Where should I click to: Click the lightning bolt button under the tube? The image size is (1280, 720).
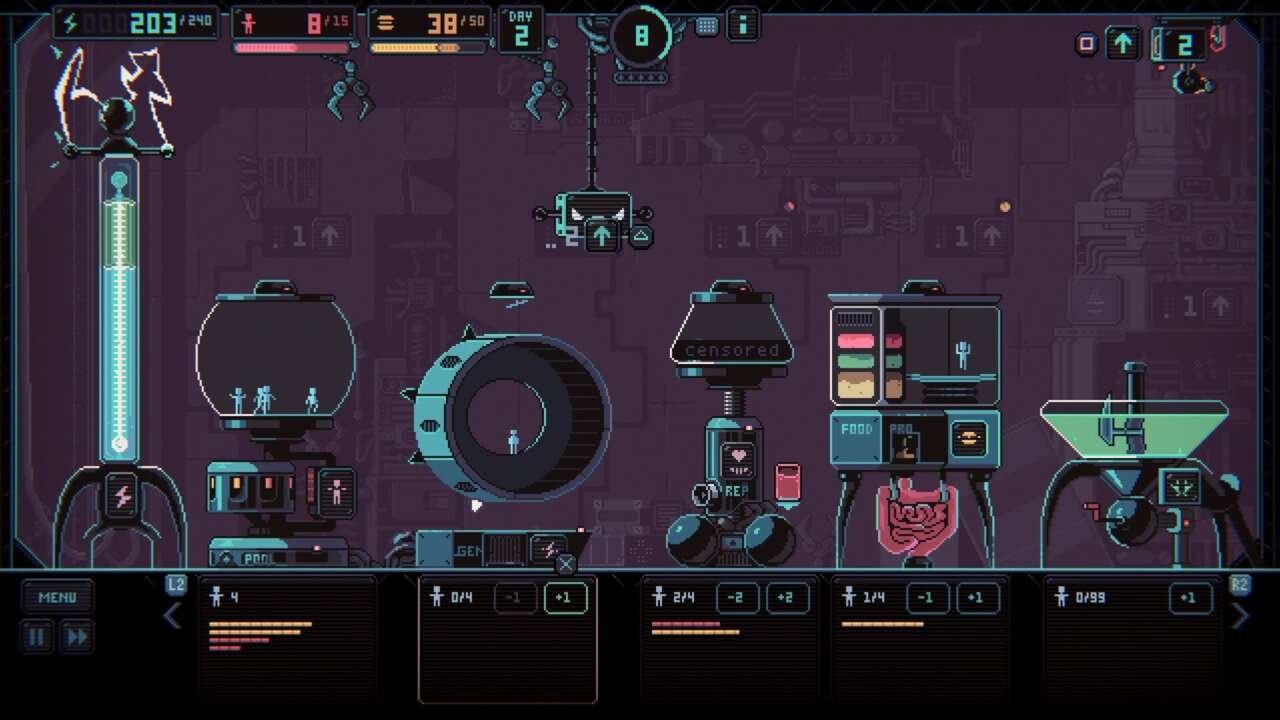122,497
